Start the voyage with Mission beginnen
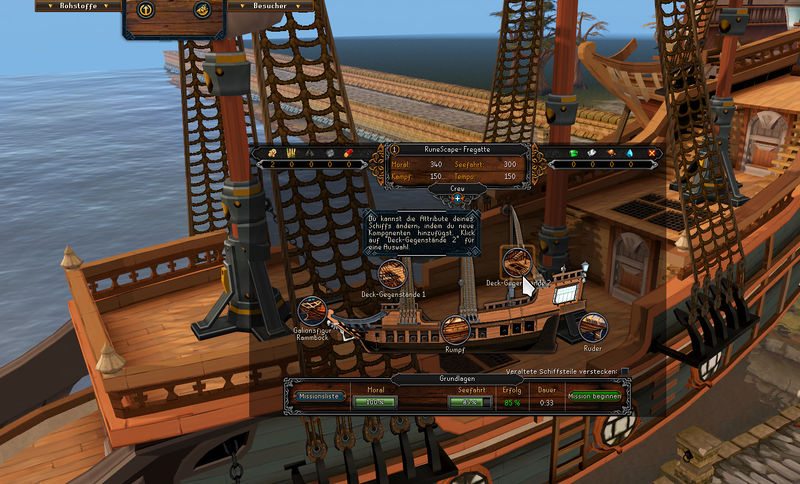 pyautogui.click(x=595, y=397)
